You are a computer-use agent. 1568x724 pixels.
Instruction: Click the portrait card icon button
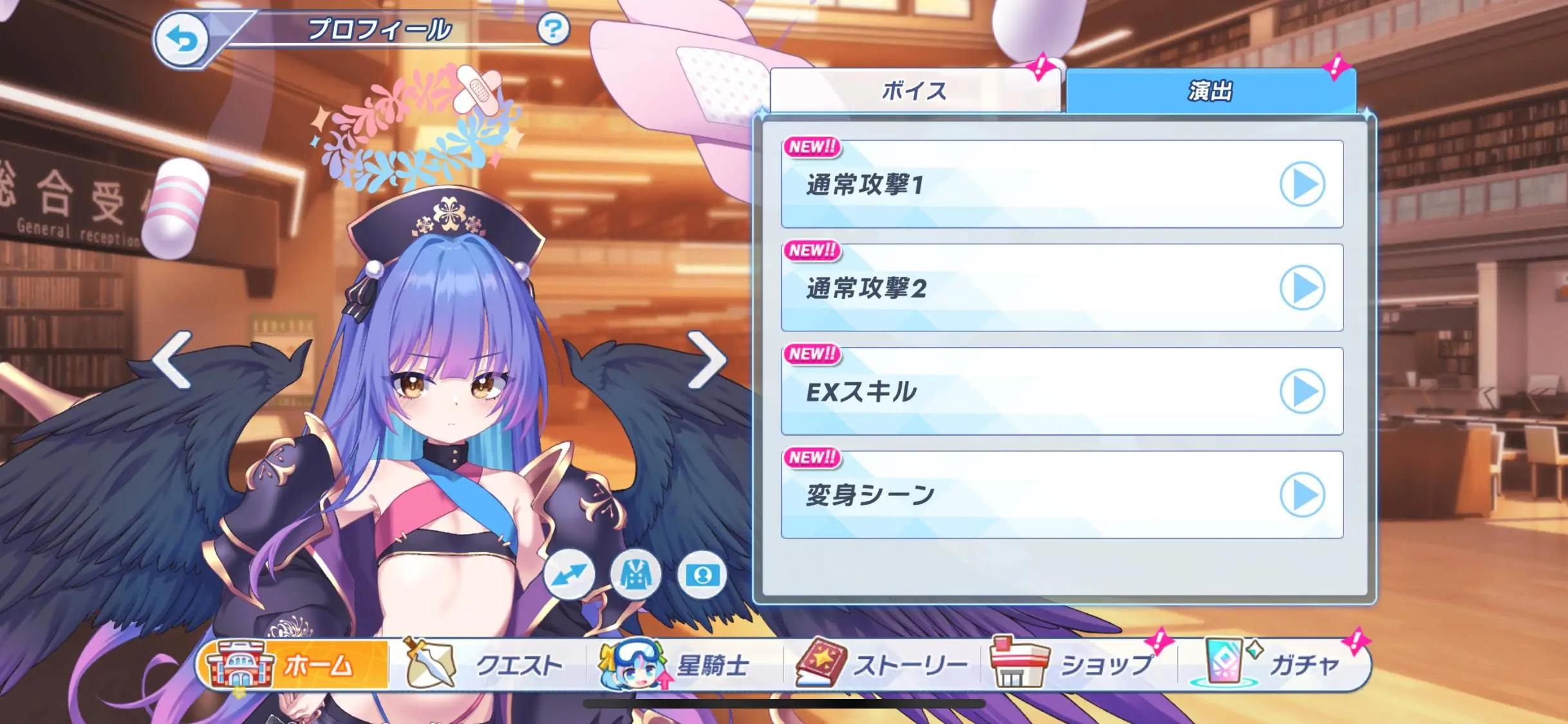pyautogui.click(x=702, y=574)
